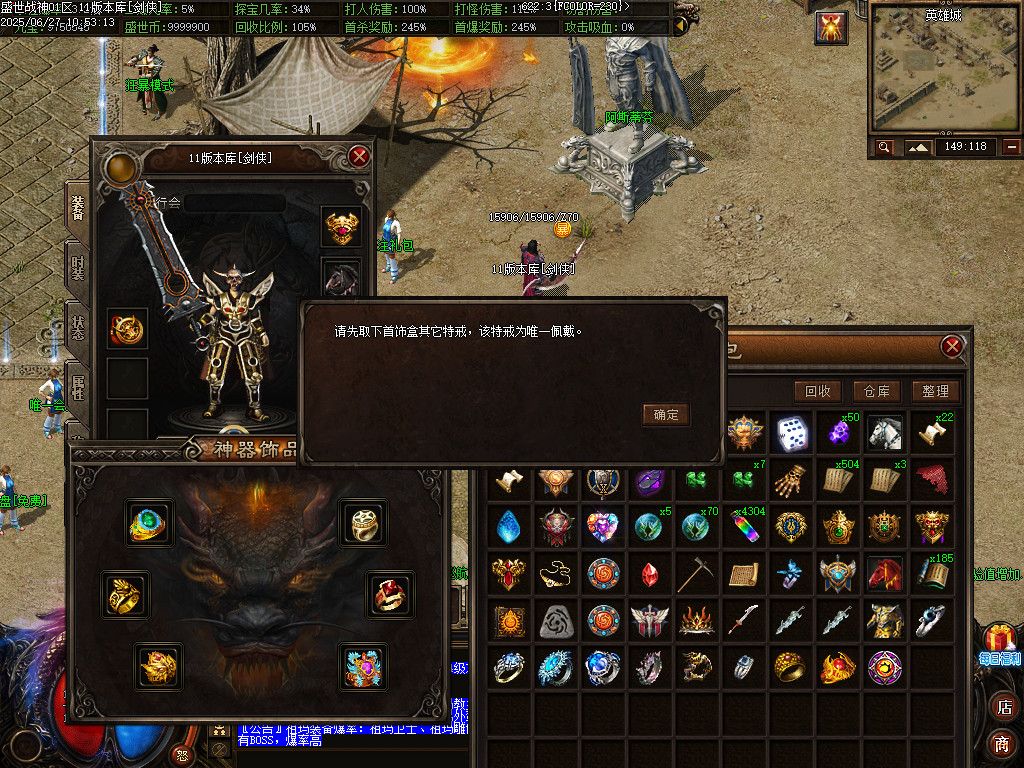The height and width of the screenshot is (768, 1024).
Task: Open the 每日福利 daily rewards gift
Action: pyautogui.click(x=999, y=643)
